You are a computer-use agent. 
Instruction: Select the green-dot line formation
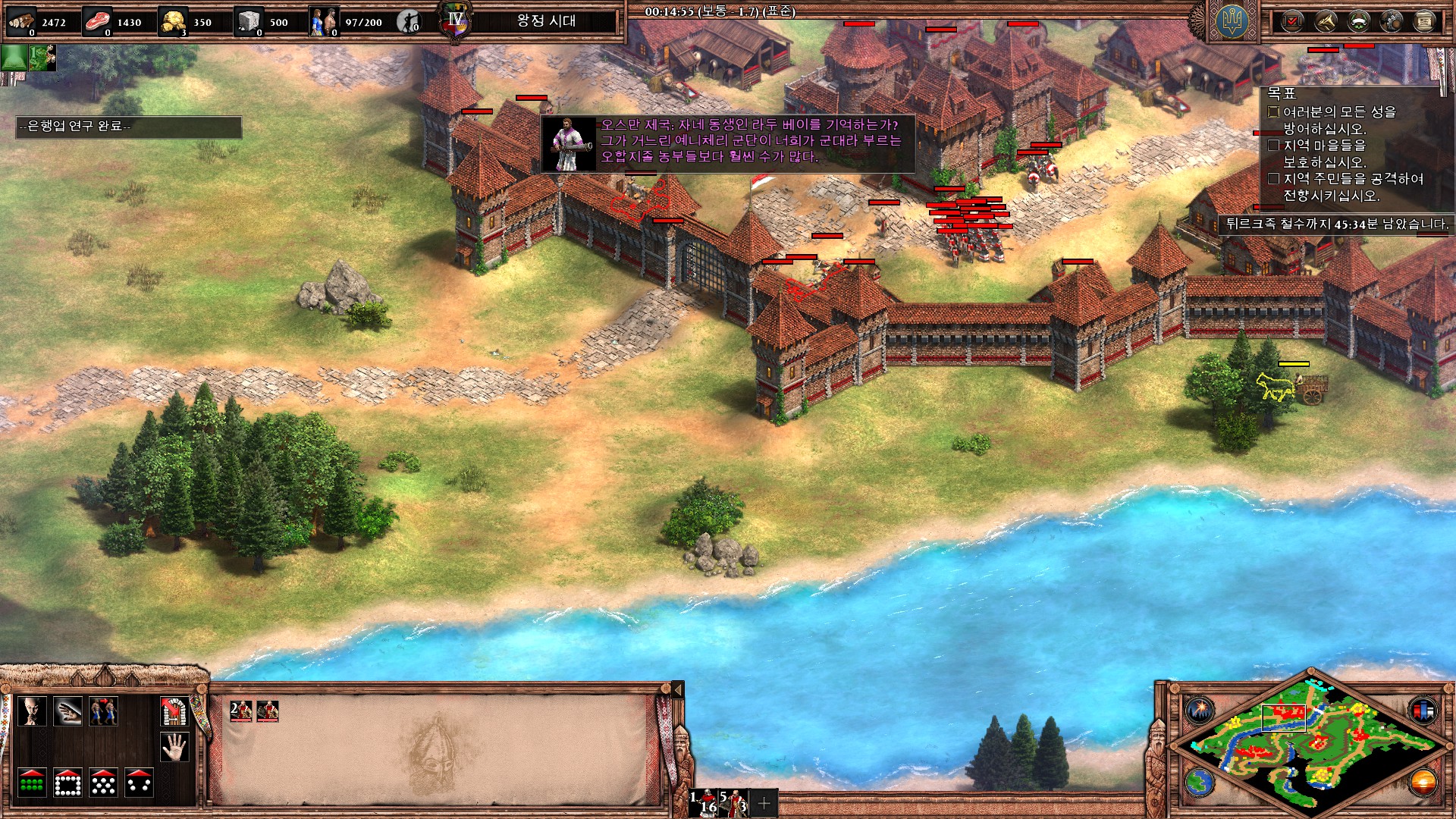32,783
